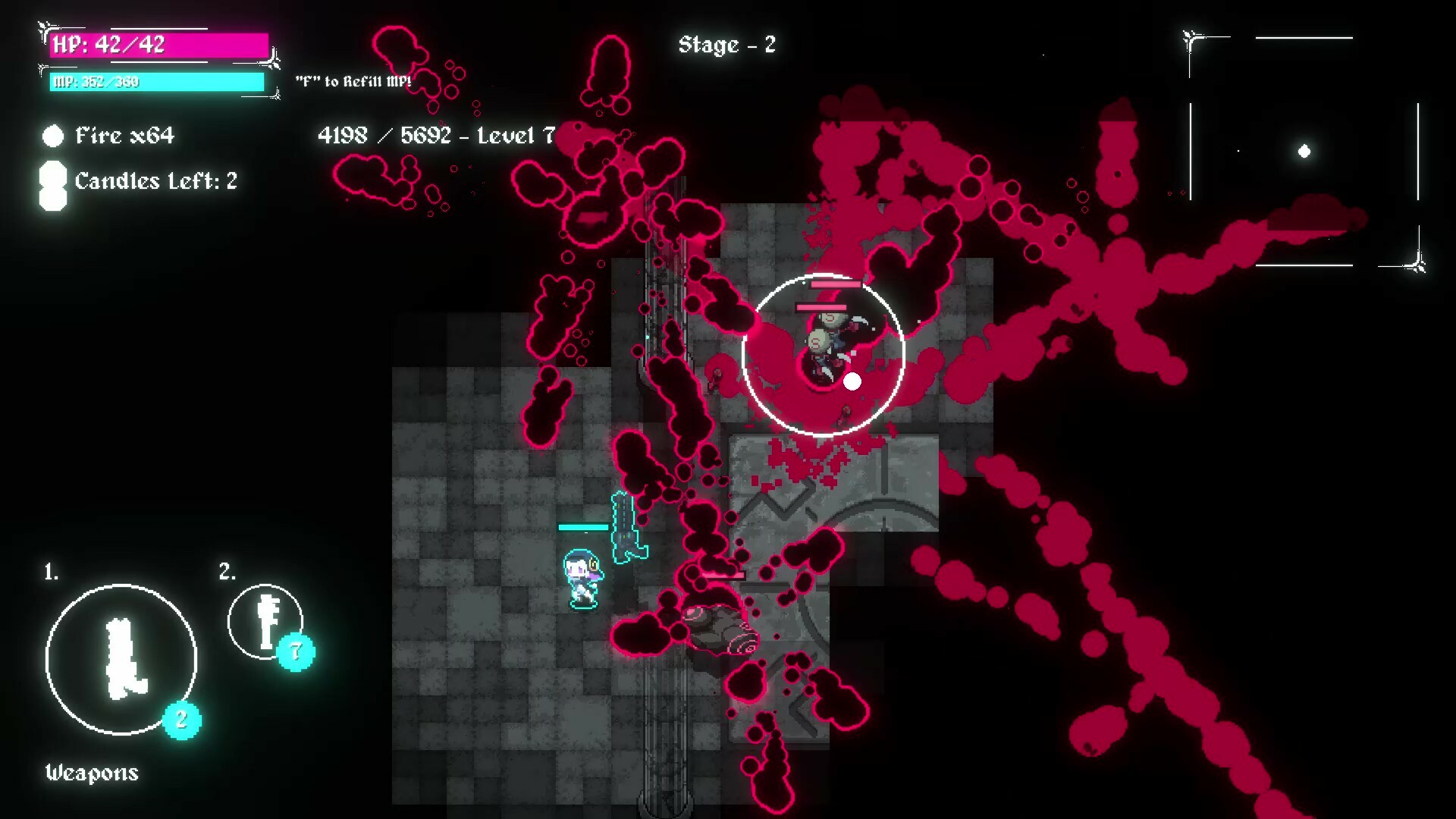Click the Candles Left: 2 text
The image size is (1456, 819).
[x=156, y=181]
